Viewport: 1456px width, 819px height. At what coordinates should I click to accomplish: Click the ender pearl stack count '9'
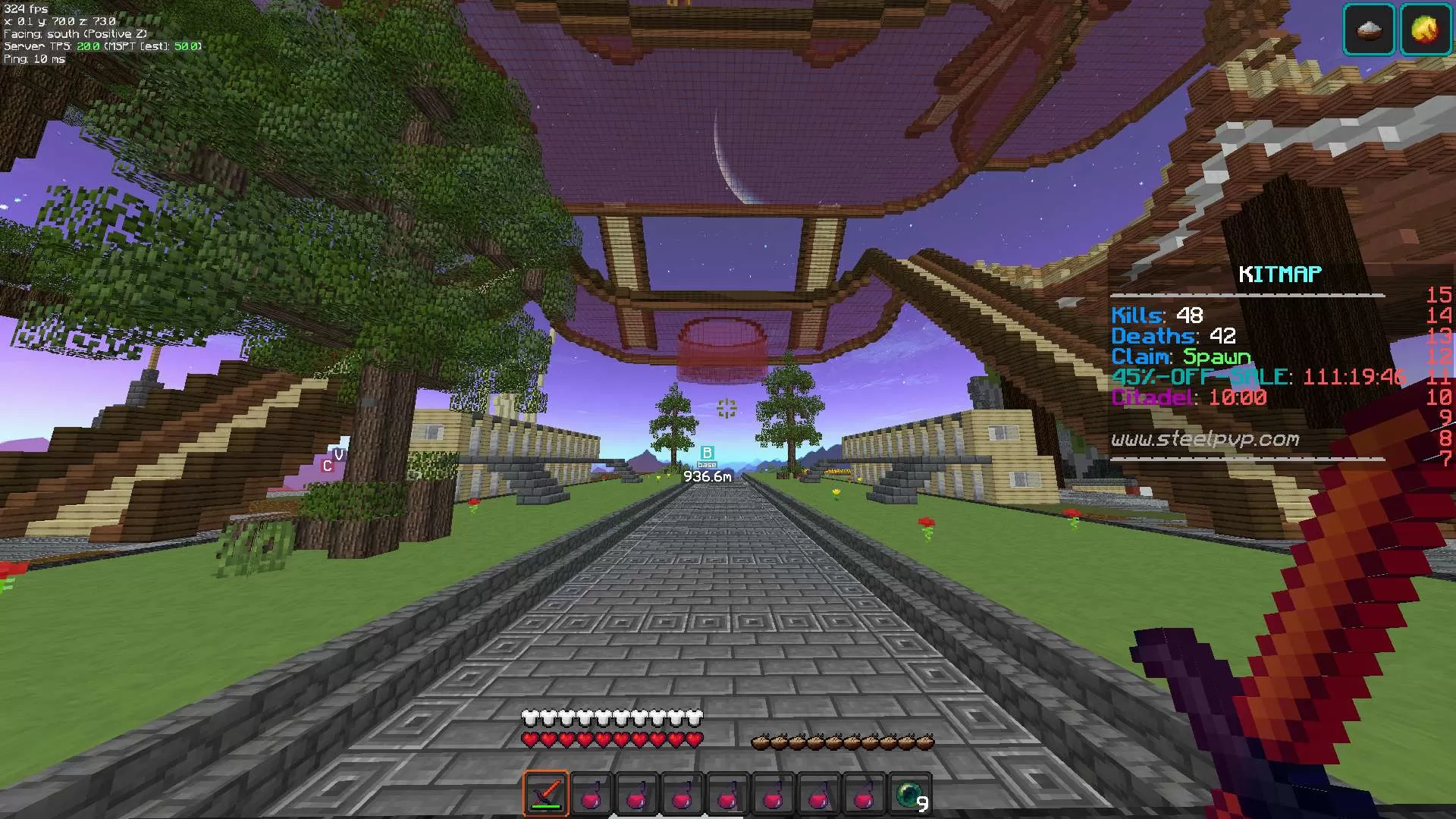coord(922,802)
